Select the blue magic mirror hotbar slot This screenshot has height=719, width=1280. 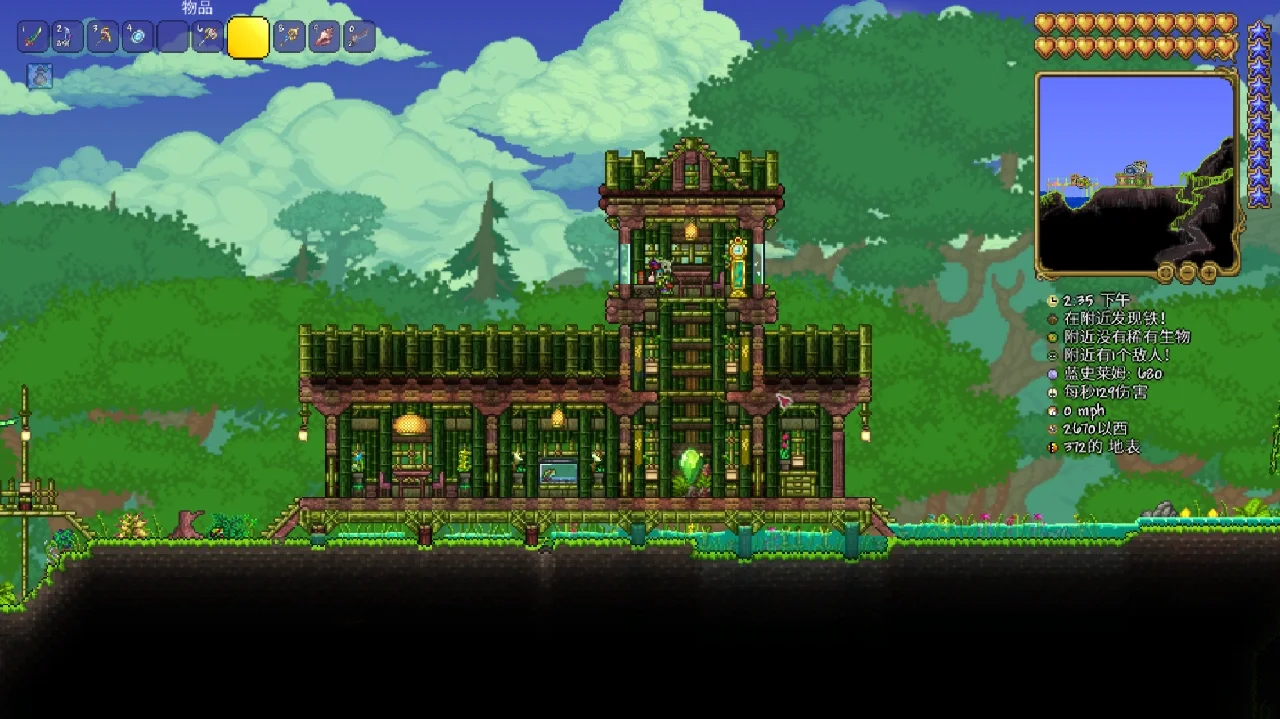[x=137, y=37]
